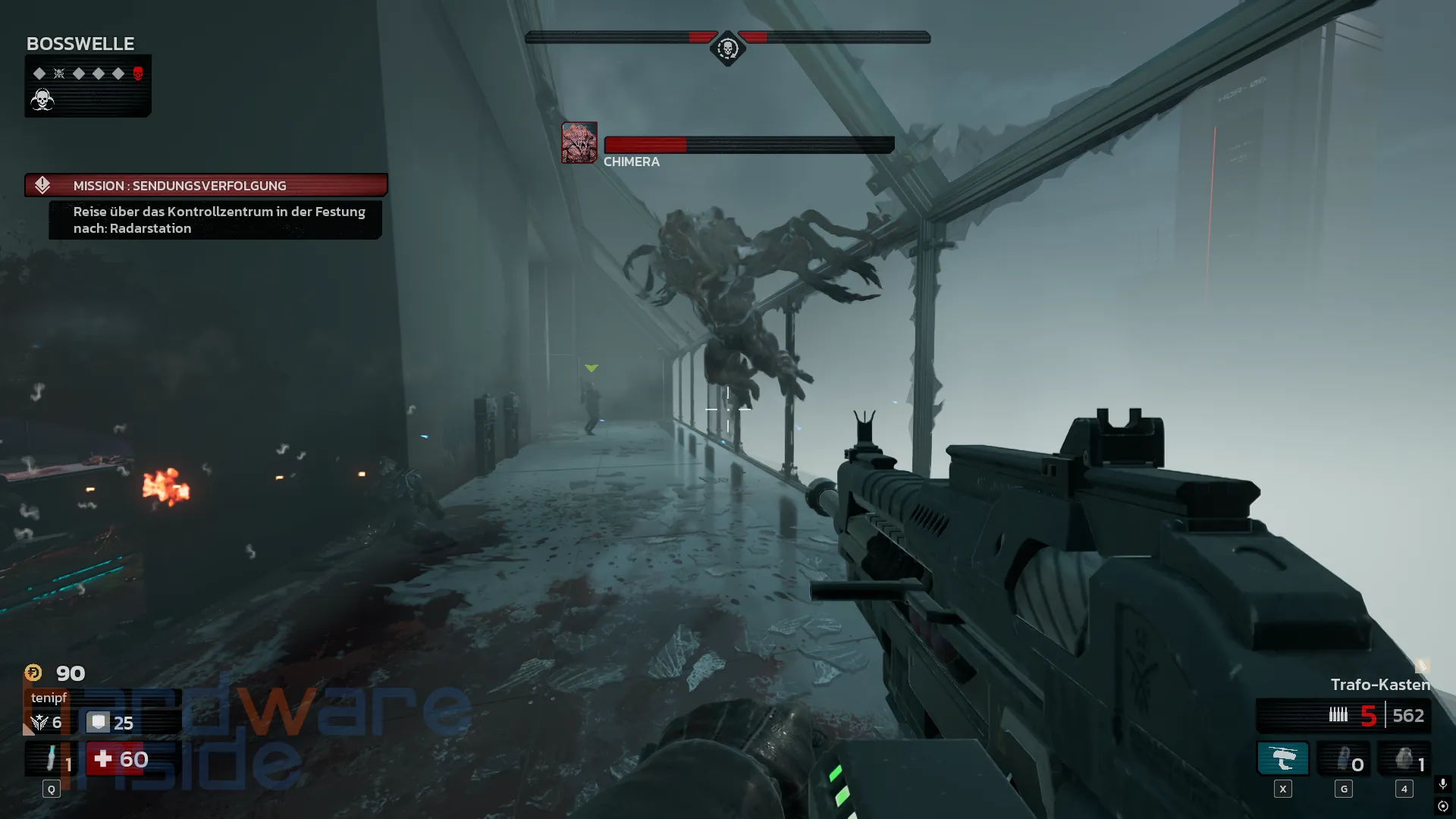Click the circular target icon below microphone
Viewport: 1456px width, 819px height.
coord(1443,806)
